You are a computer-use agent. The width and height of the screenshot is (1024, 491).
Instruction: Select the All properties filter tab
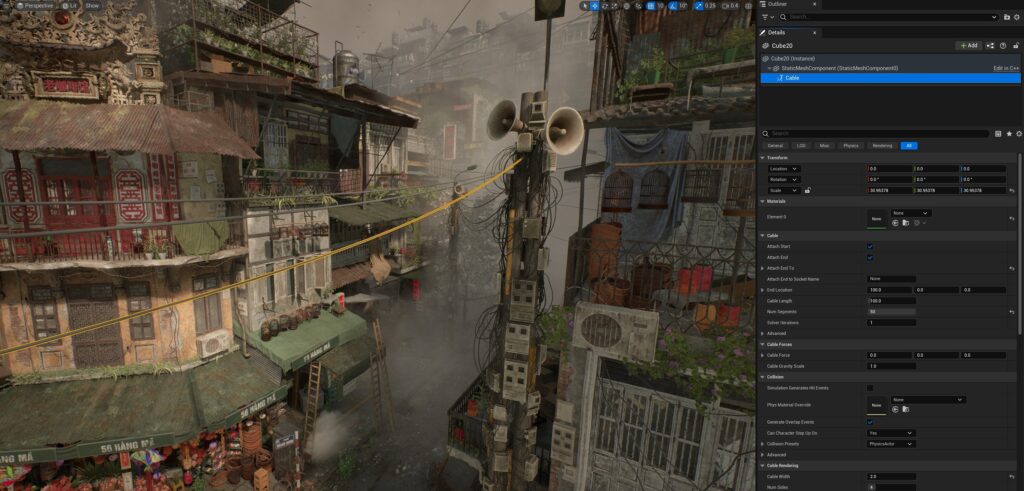click(908, 146)
